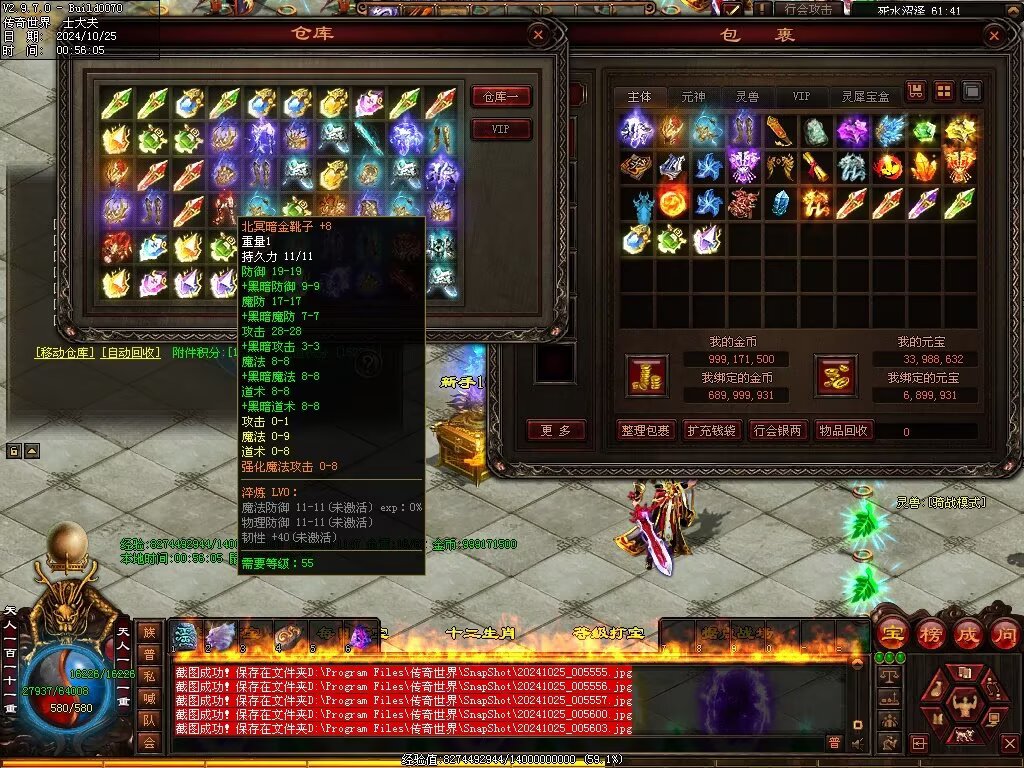Click the 元宝 ingot icon button

coord(837,375)
